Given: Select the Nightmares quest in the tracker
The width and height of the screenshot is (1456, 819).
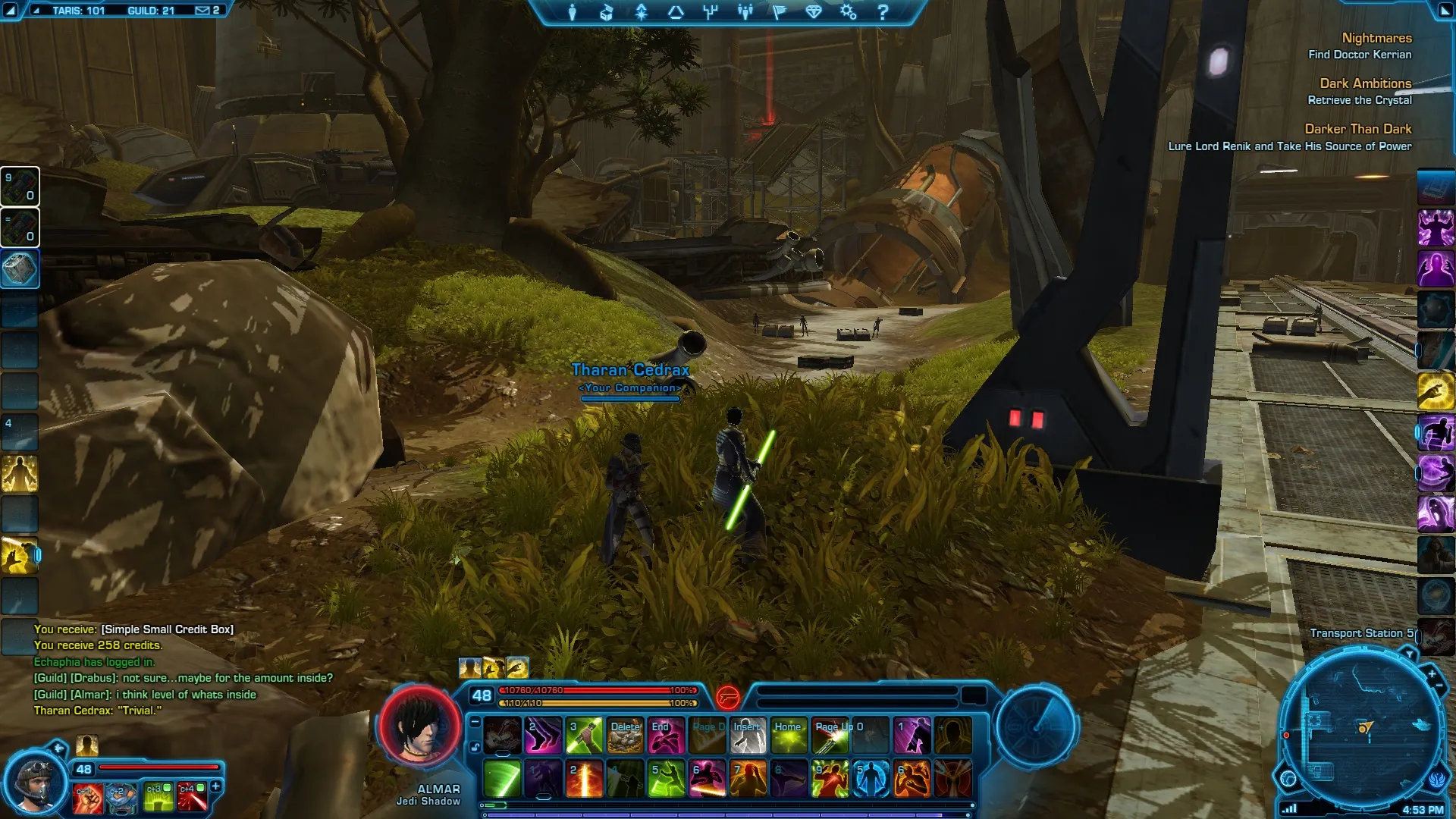Looking at the screenshot, I should 1376,38.
